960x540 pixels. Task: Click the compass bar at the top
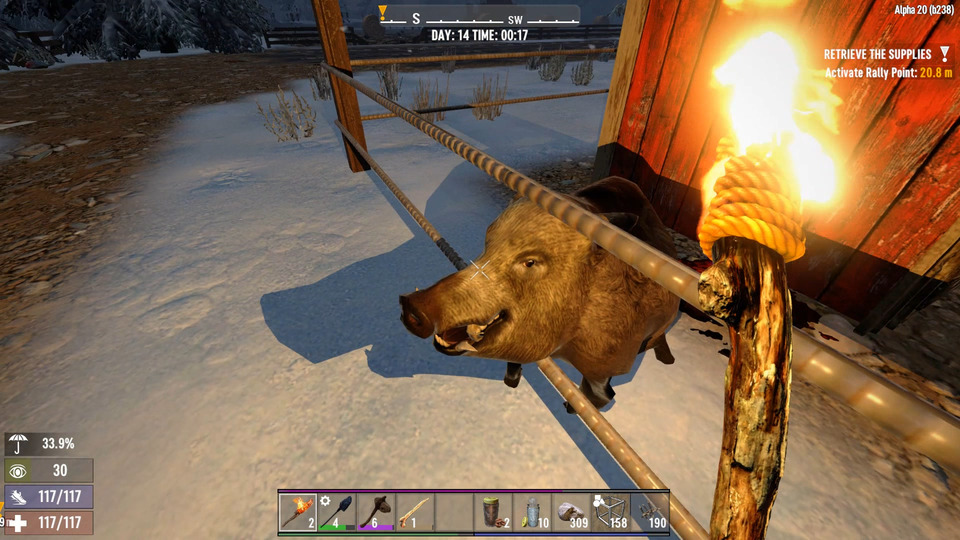click(x=479, y=18)
